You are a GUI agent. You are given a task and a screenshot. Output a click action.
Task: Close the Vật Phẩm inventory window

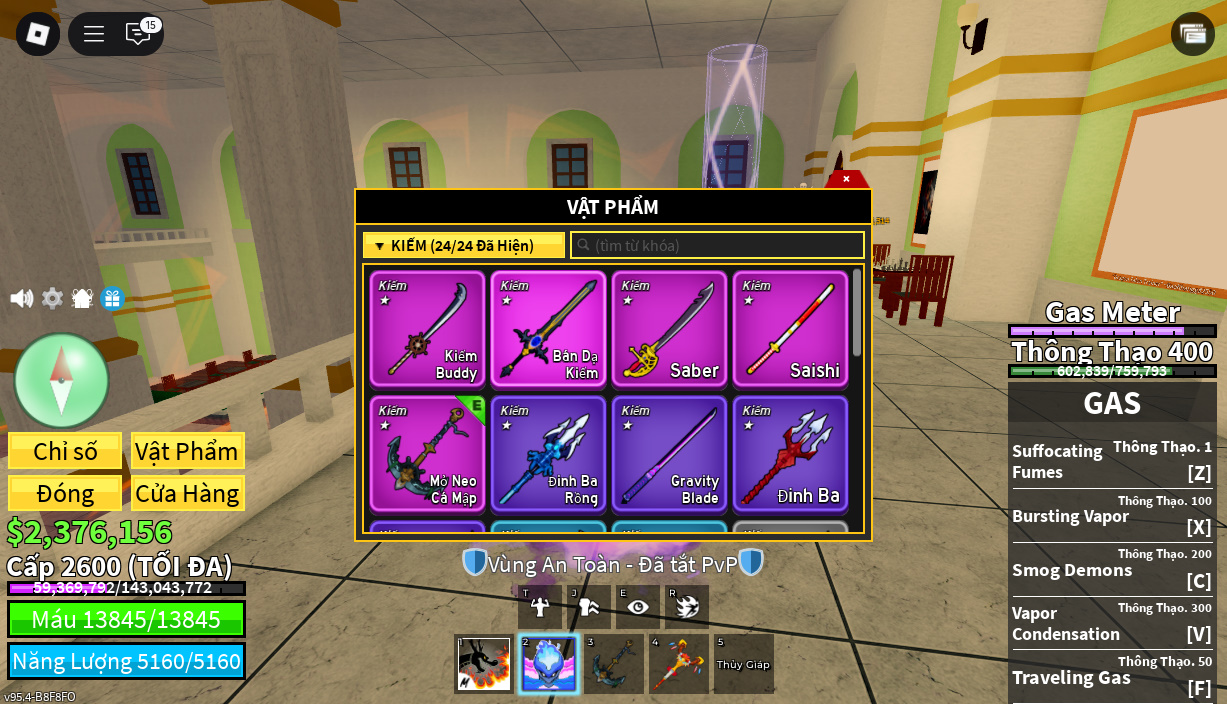coord(846,179)
